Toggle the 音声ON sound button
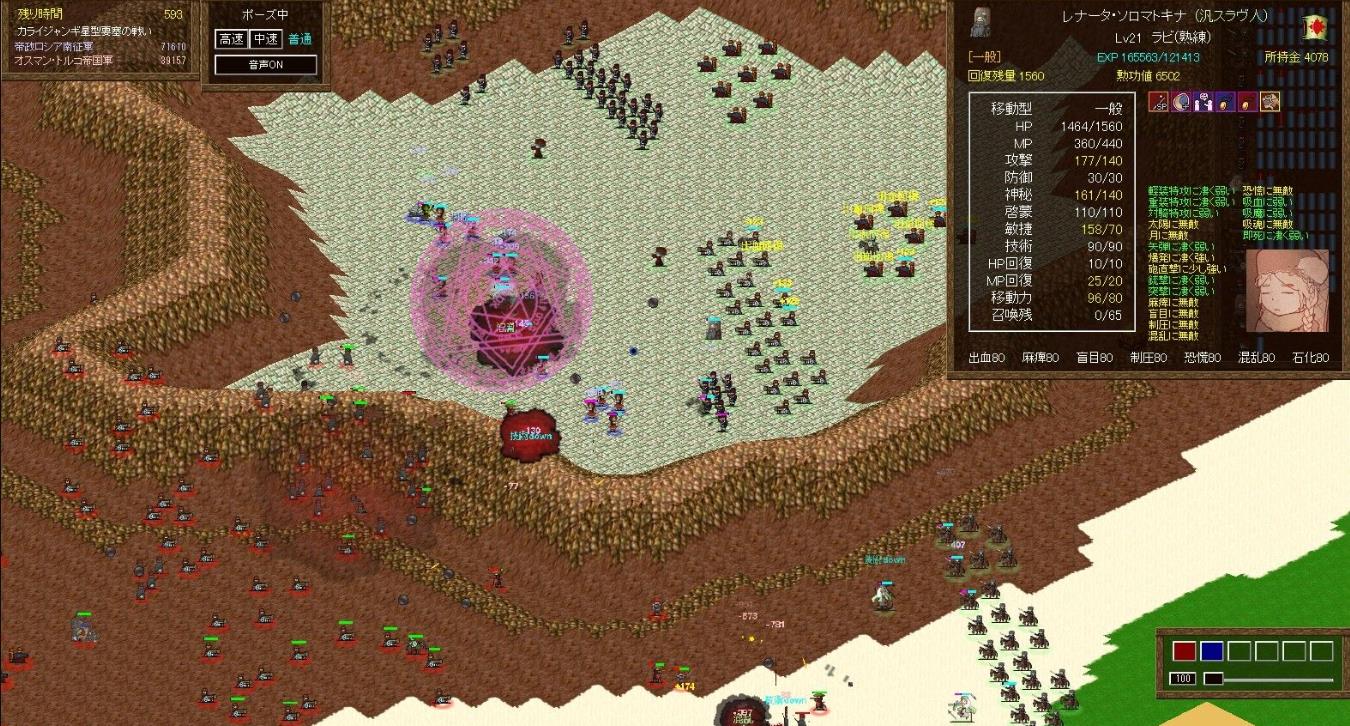This screenshot has width=1350, height=726. coord(266,65)
